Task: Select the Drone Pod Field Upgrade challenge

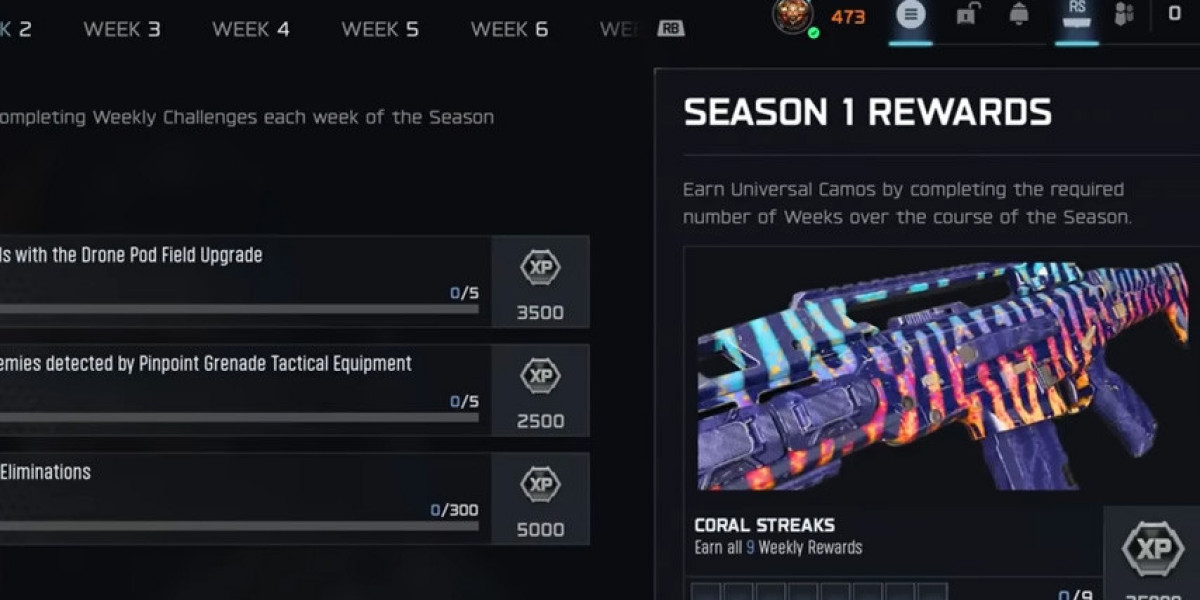Action: [x=240, y=282]
